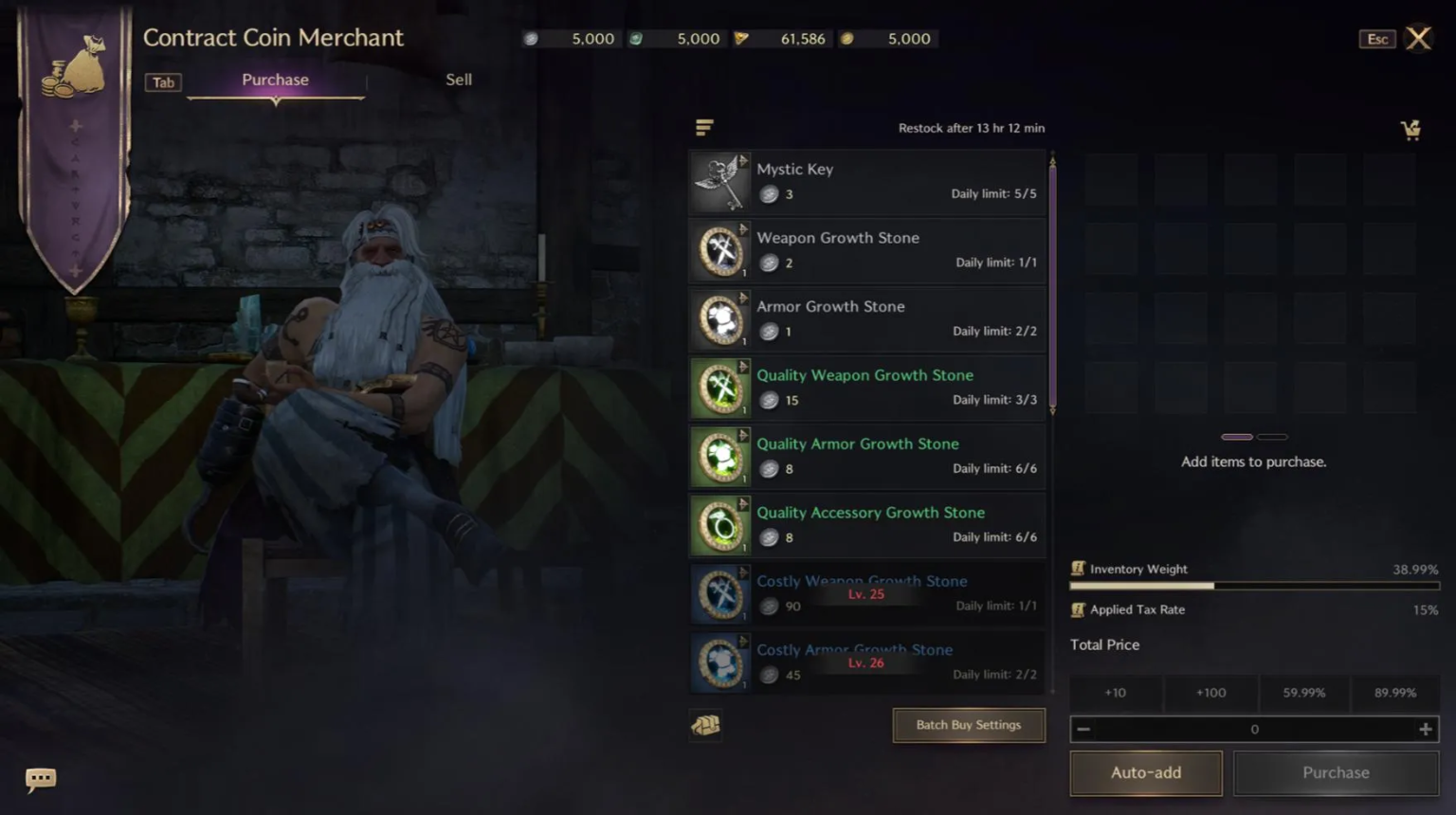
Task: Click the Purchase confirm button
Action: pyautogui.click(x=1336, y=772)
